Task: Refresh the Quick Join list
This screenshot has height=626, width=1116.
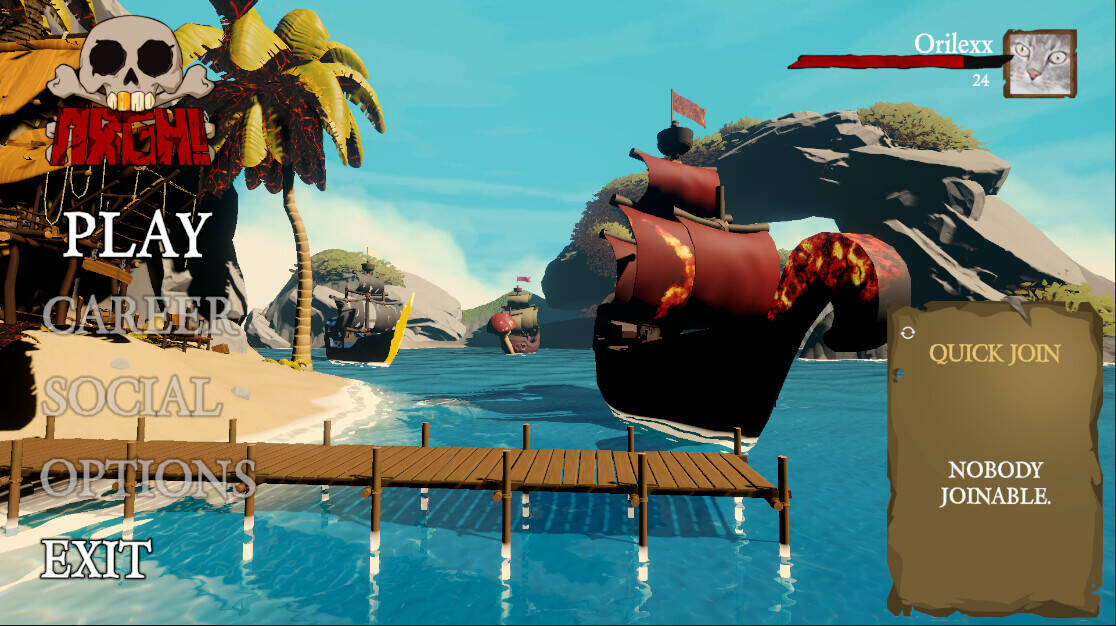Action: [x=907, y=333]
